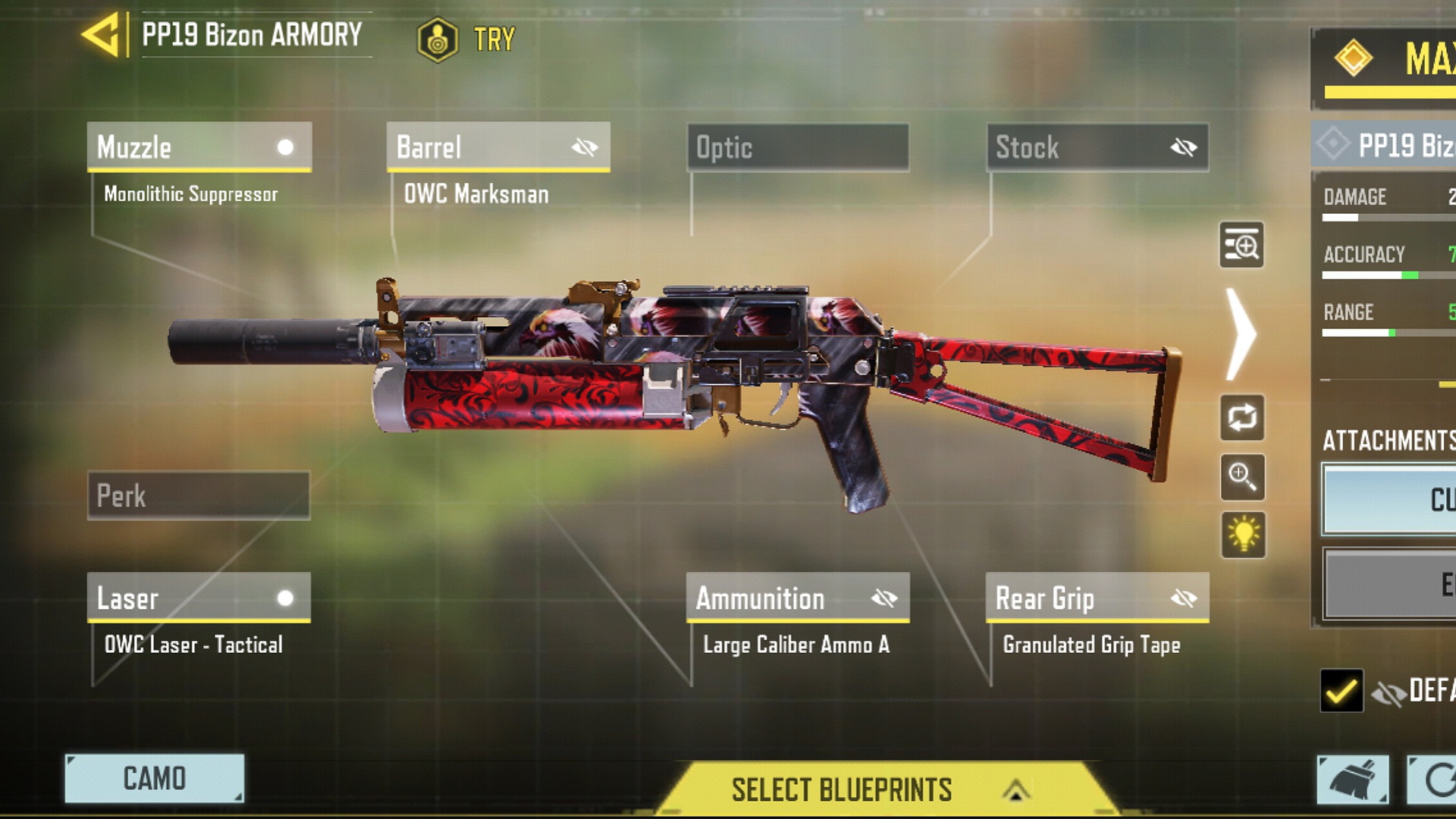This screenshot has height=819, width=1456.
Task: Open the Barrel attachment slot
Action: coord(478,147)
